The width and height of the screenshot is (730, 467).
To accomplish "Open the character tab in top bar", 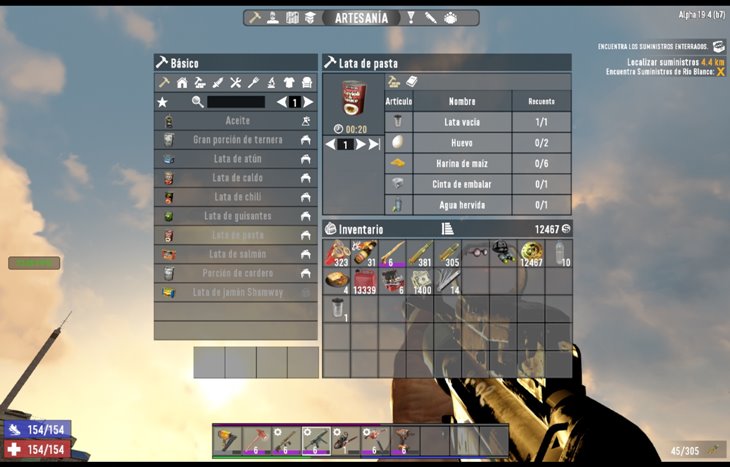I will coord(273,18).
